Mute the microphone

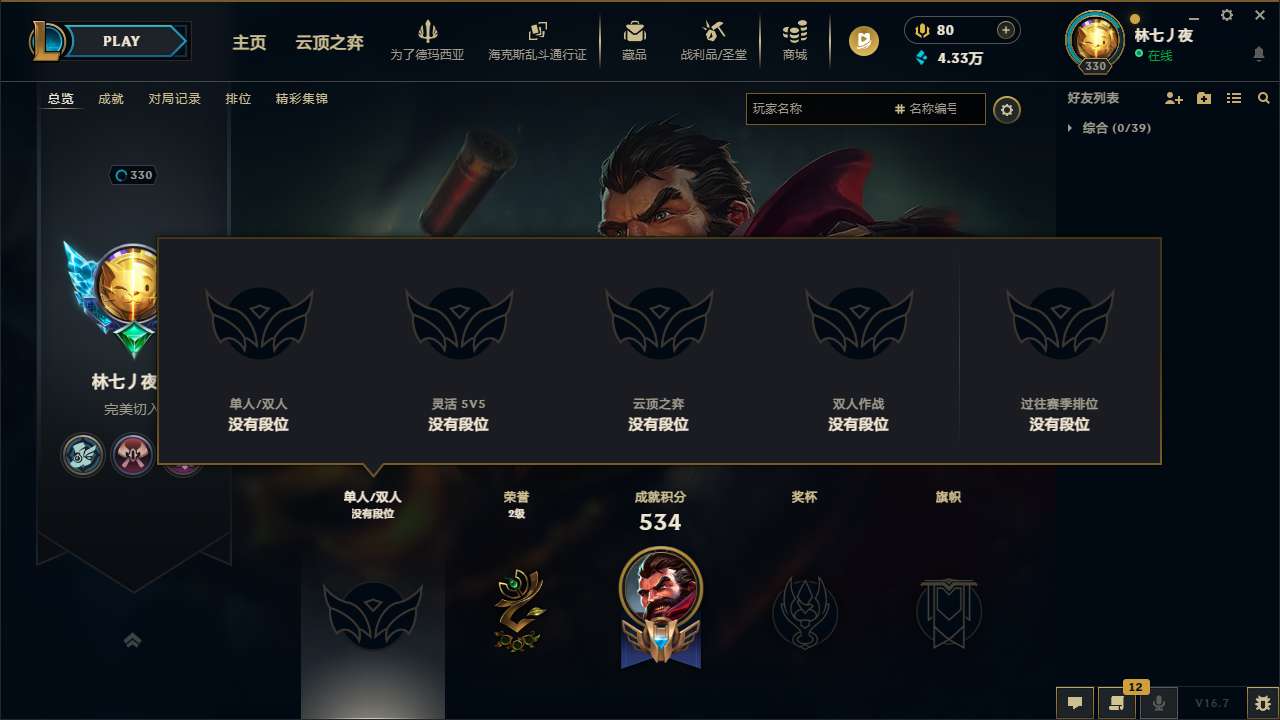pos(1158,704)
